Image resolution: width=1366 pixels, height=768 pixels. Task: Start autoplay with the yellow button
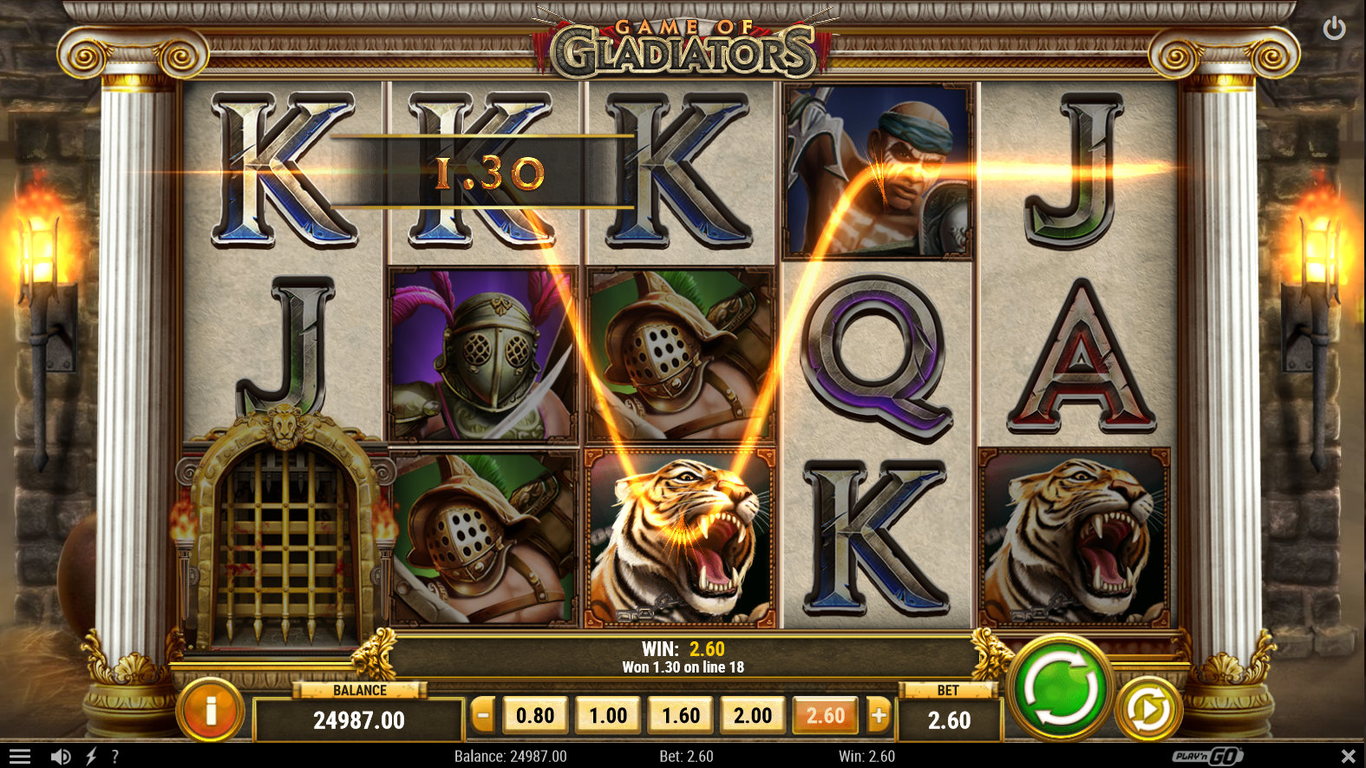click(x=1149, y=708)
